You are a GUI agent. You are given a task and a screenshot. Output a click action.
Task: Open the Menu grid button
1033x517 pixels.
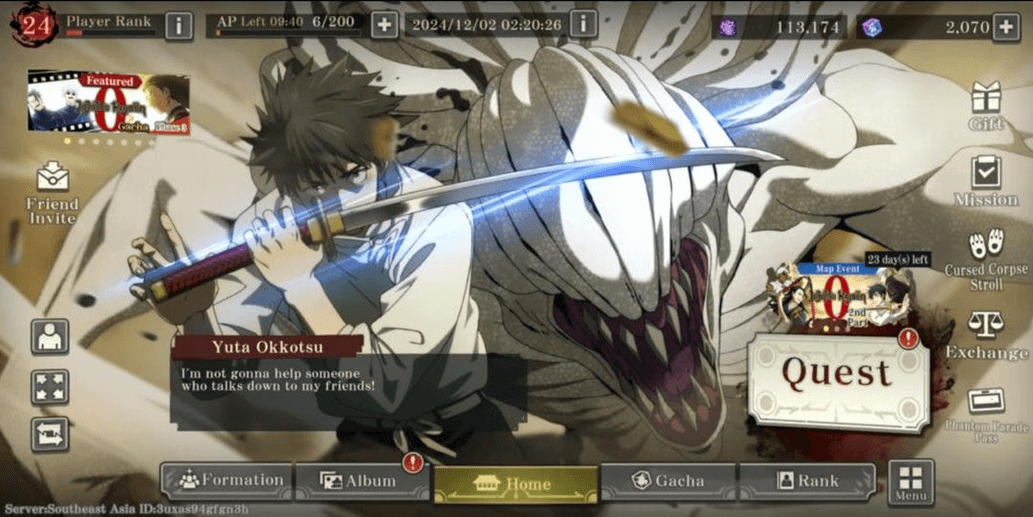point(910,481)
